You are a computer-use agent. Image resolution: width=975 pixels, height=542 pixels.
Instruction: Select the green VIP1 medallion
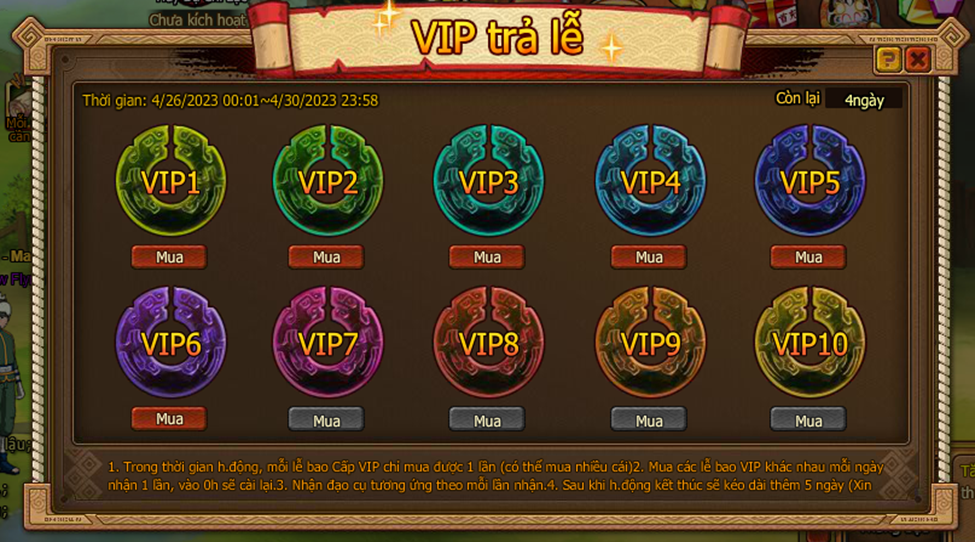[x=170, y=181]
